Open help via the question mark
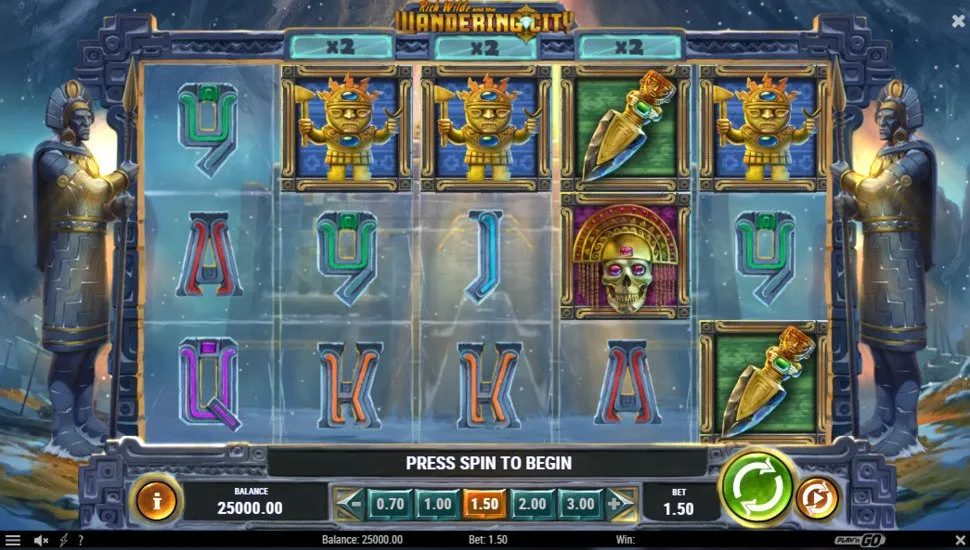This screenshot has height=550, width=970. (80, 540)
